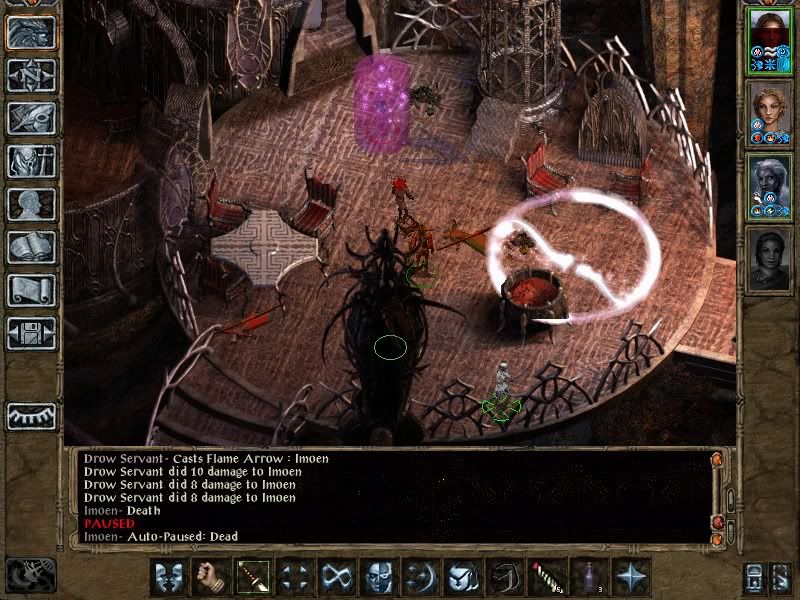Open the inventory screen
The image size is (800, 600).
coord(31,161)
